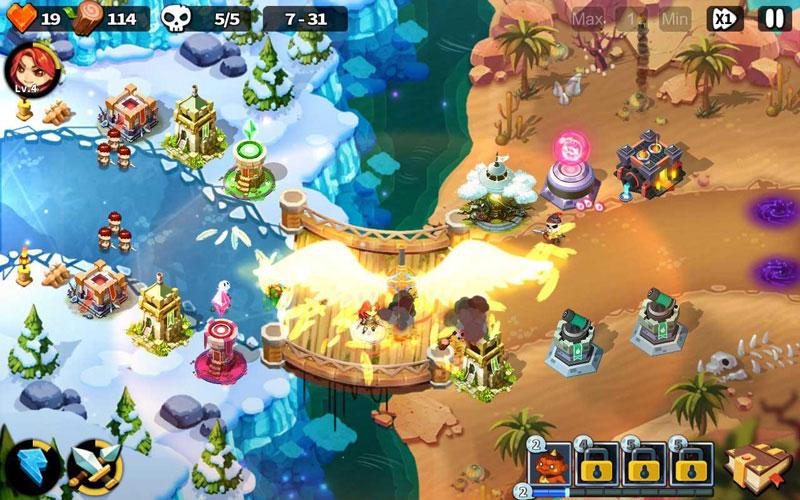Select the Max button
800x500 pixels.
click(587, 18)
